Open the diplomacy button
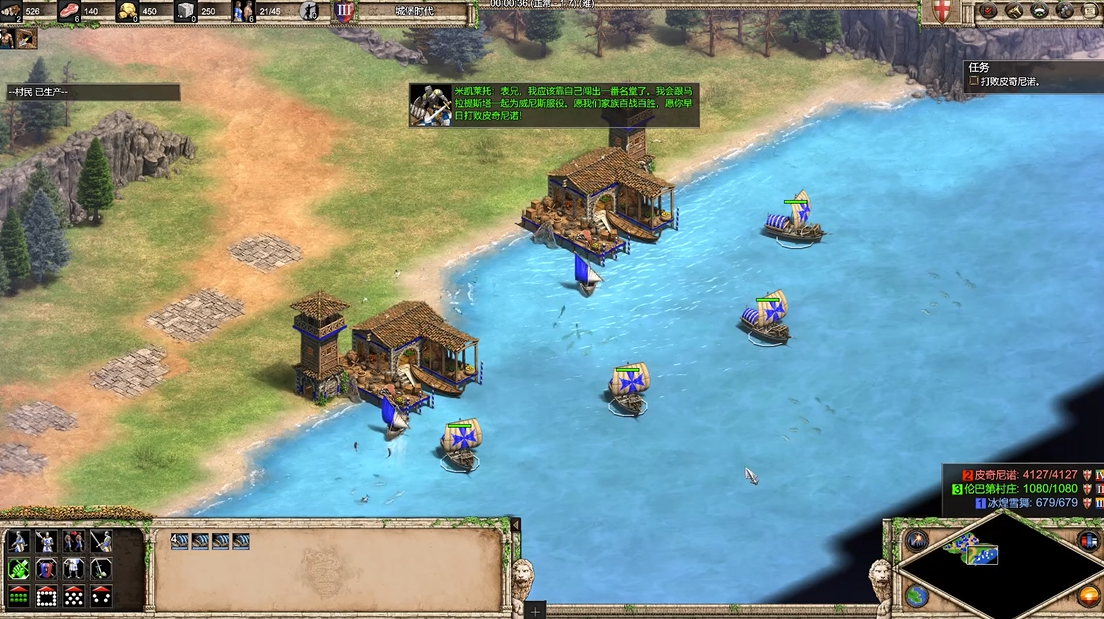Viewport: 1104px width, 619px height. [1039, 12]
